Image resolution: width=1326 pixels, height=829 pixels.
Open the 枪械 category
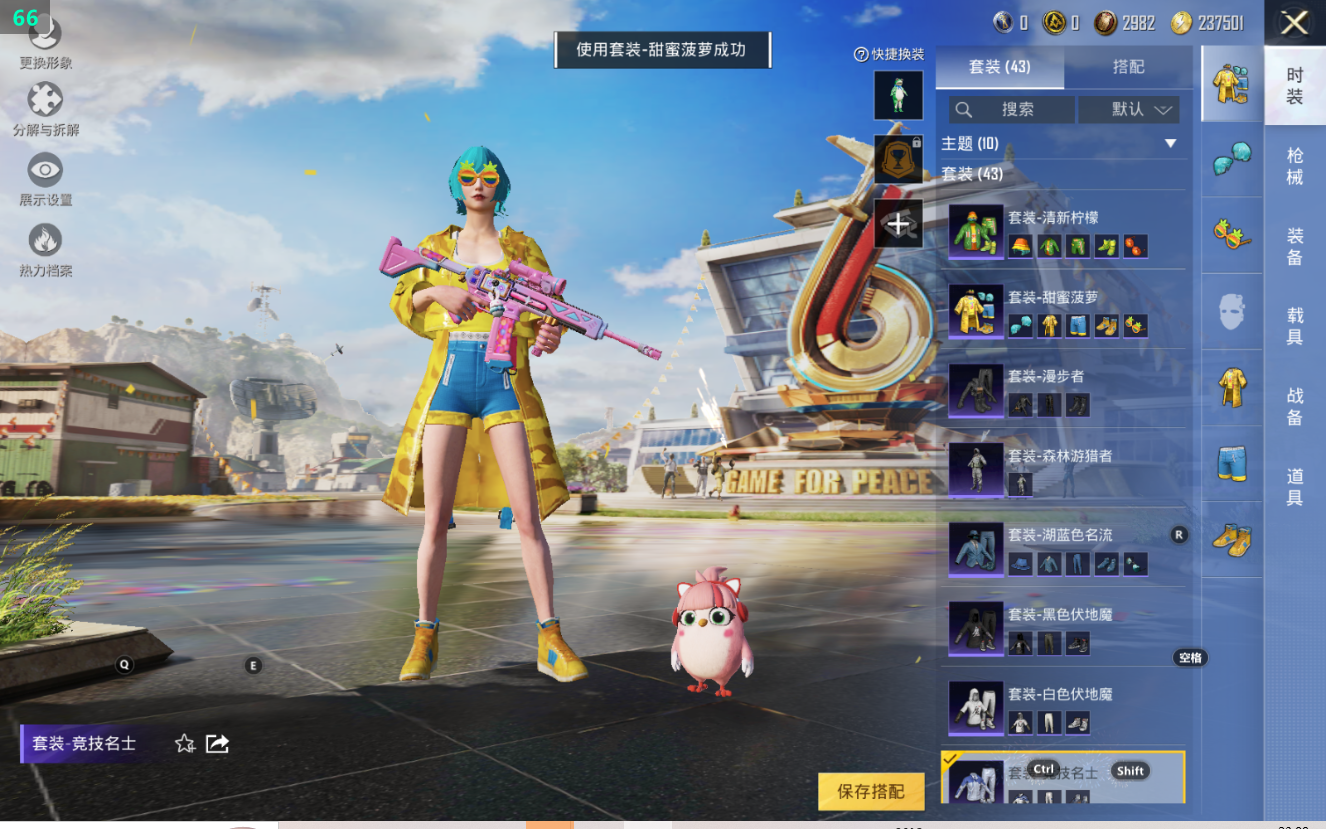(x=1294, y=166)
